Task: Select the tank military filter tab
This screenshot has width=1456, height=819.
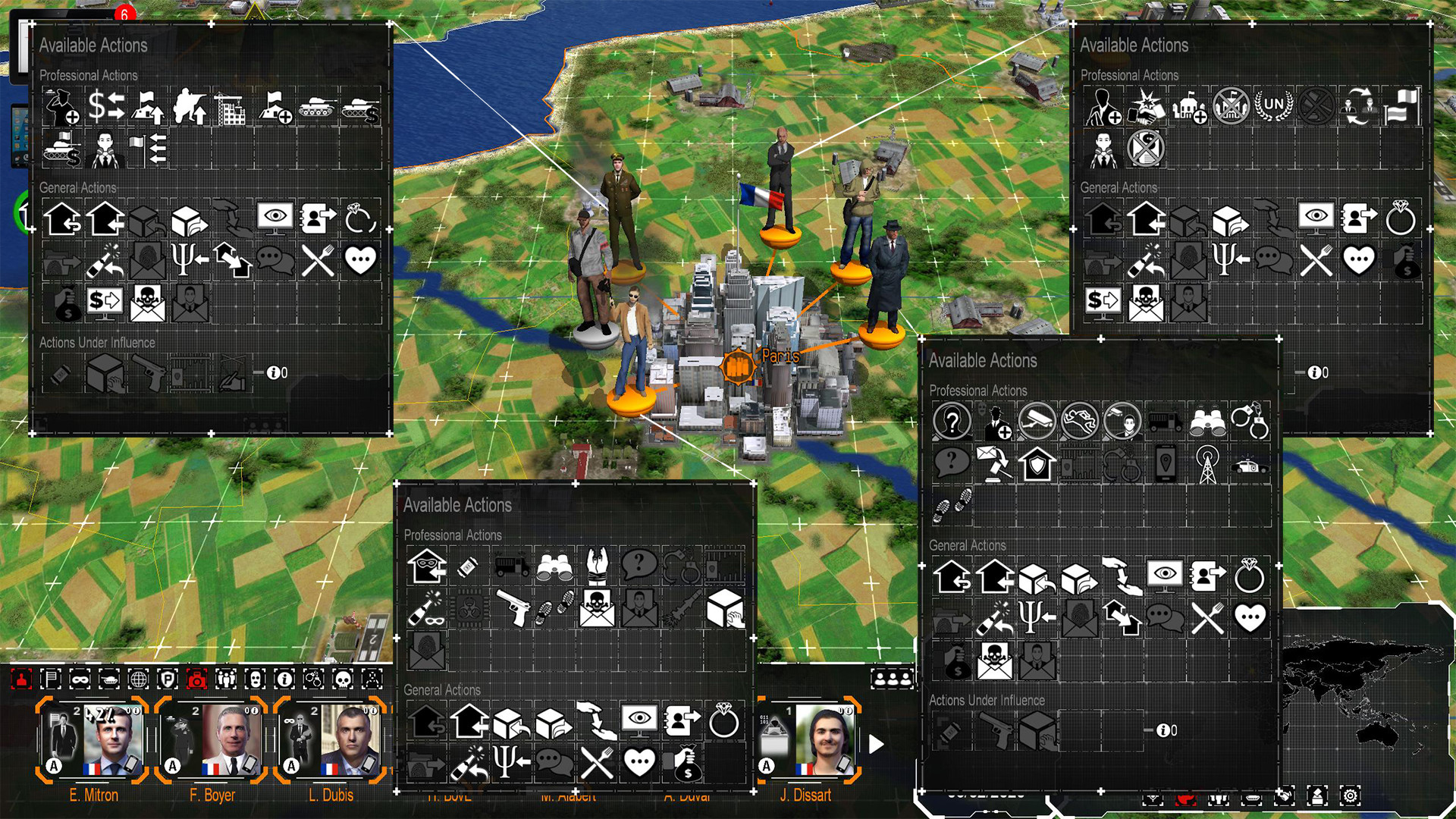Action: click(109, 680)
